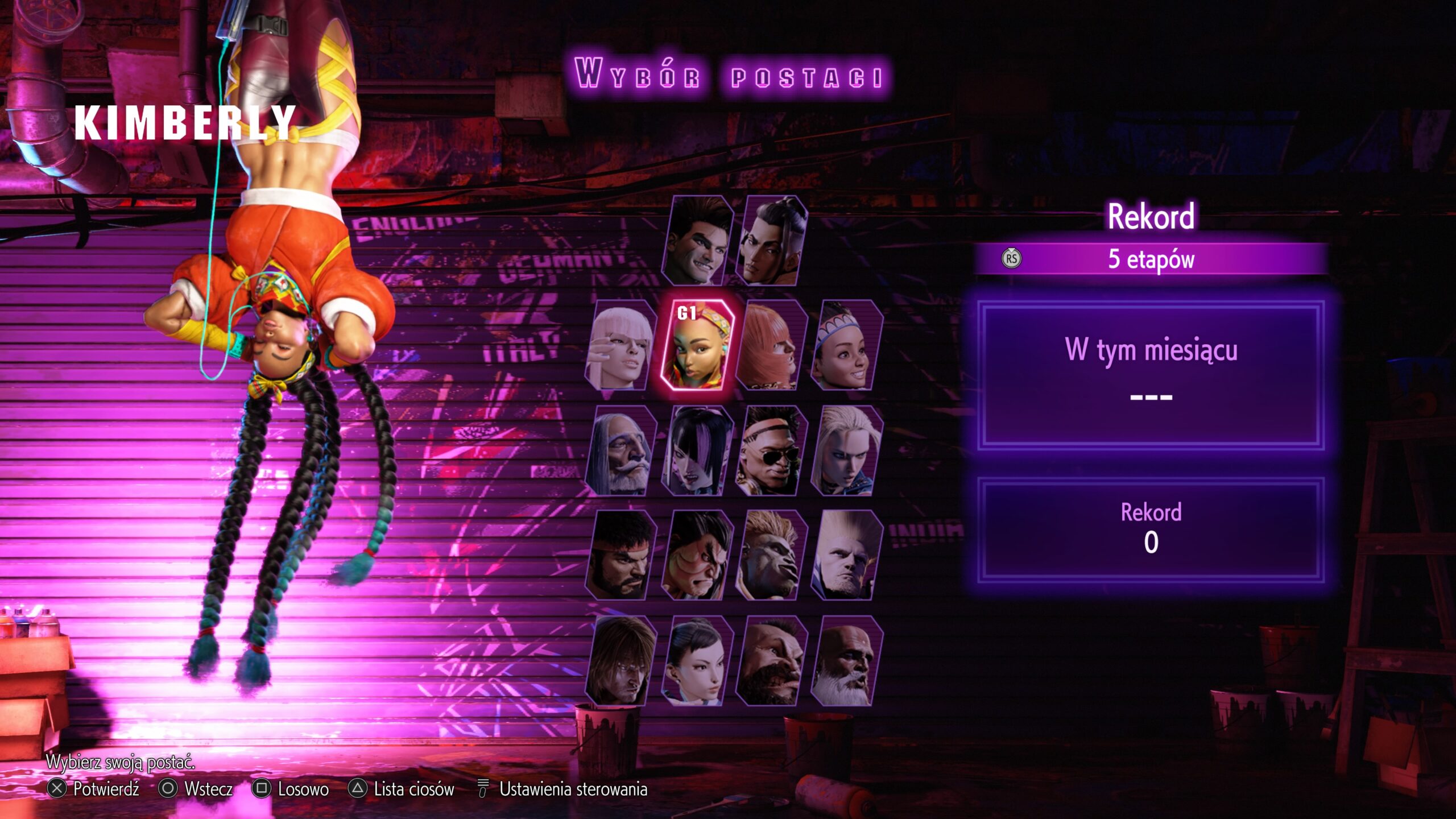Screen dimensions: 1456x819
Task: Select Lily with the feather headband
Action: point(846,346)
